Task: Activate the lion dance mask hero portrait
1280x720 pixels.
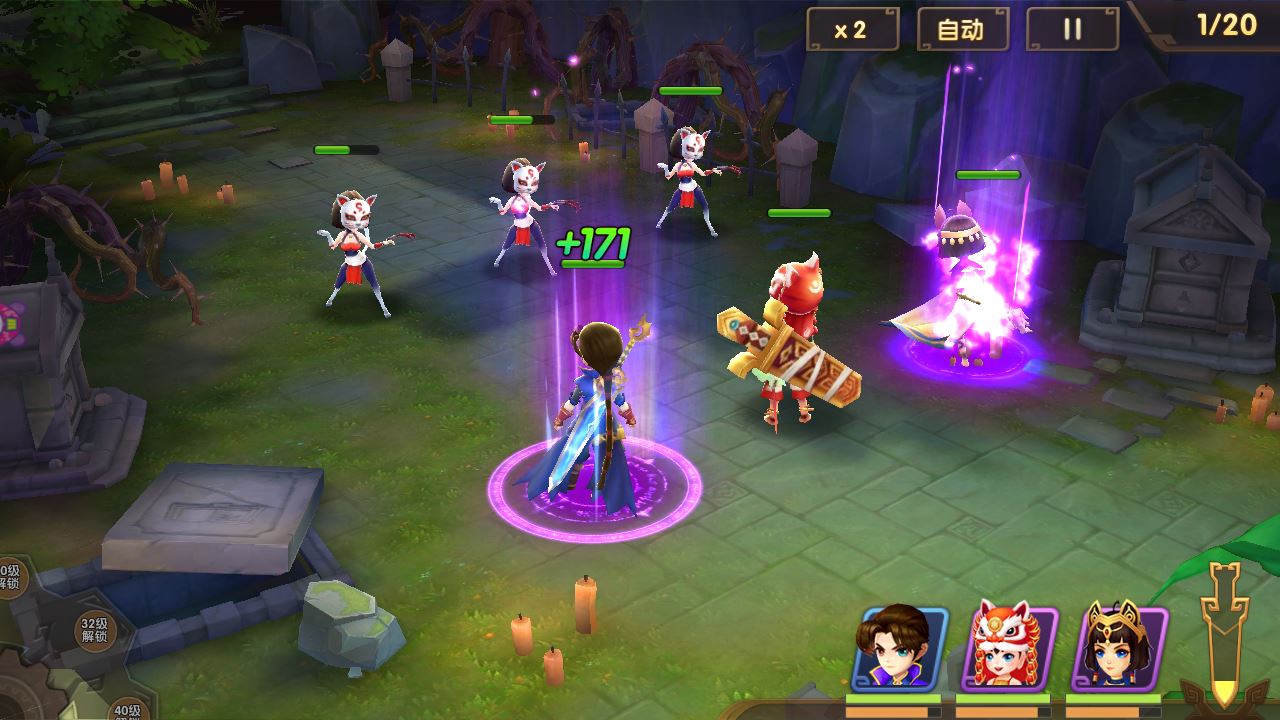Action: (x=1008, y=648)
